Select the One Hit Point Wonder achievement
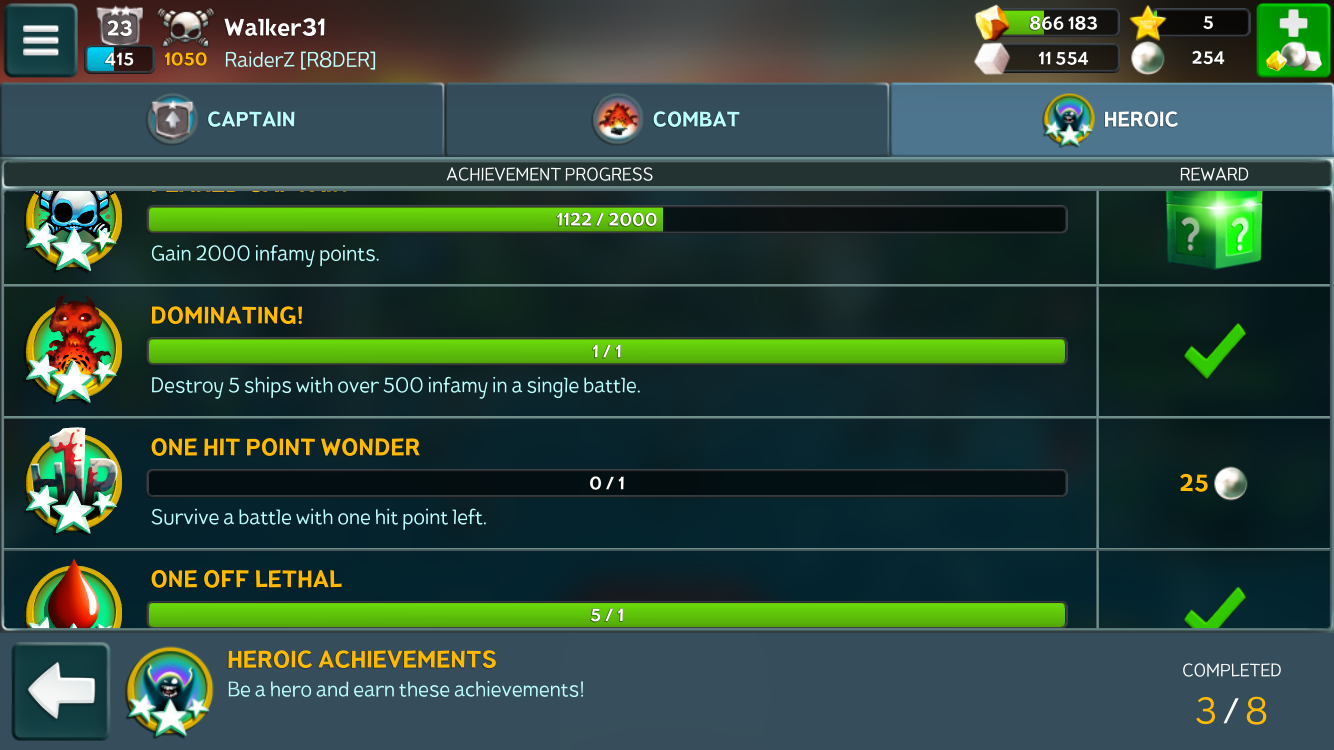The width and height of the screenshot is (1334, 750). tap(607, 483)
